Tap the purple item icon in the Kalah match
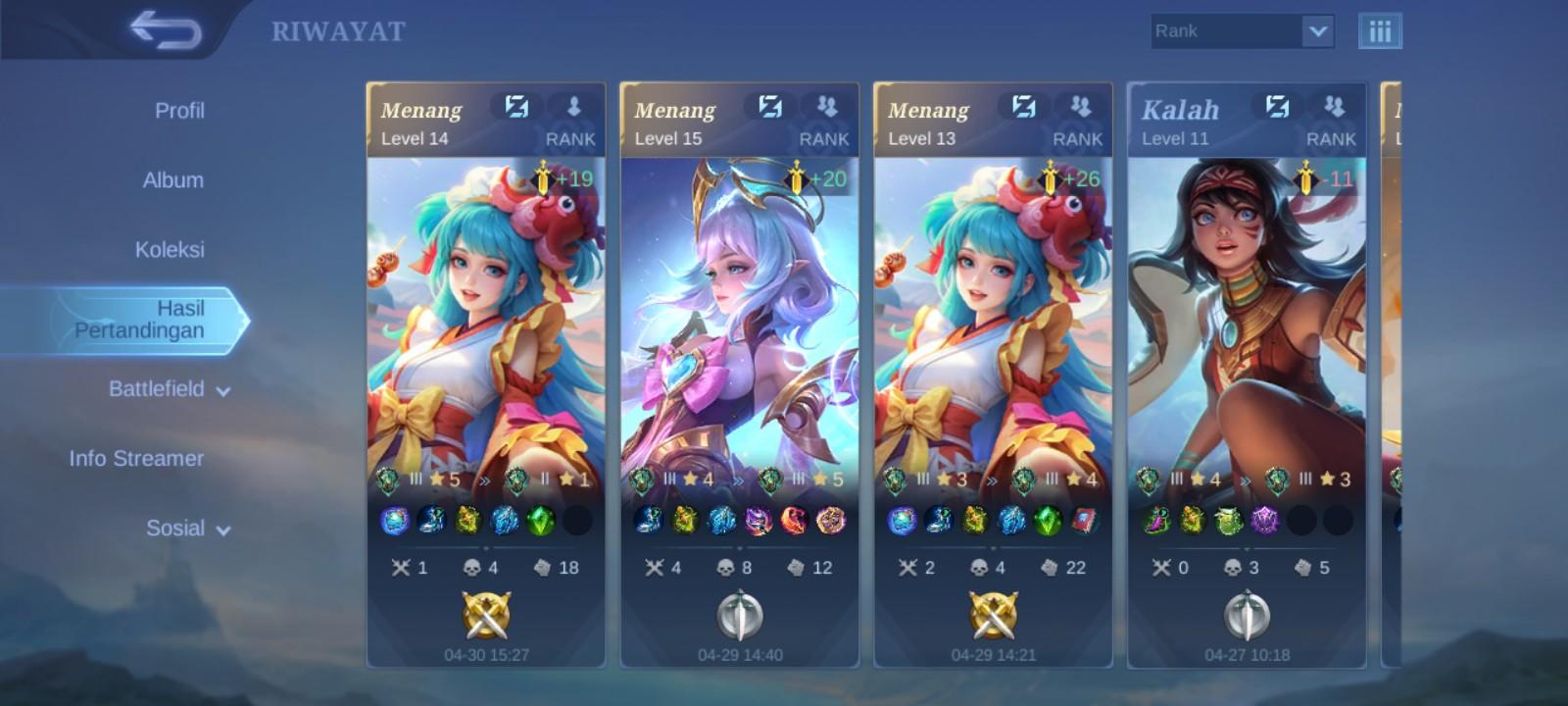This screenshot has height=706, width=1568. (1267, 521)
